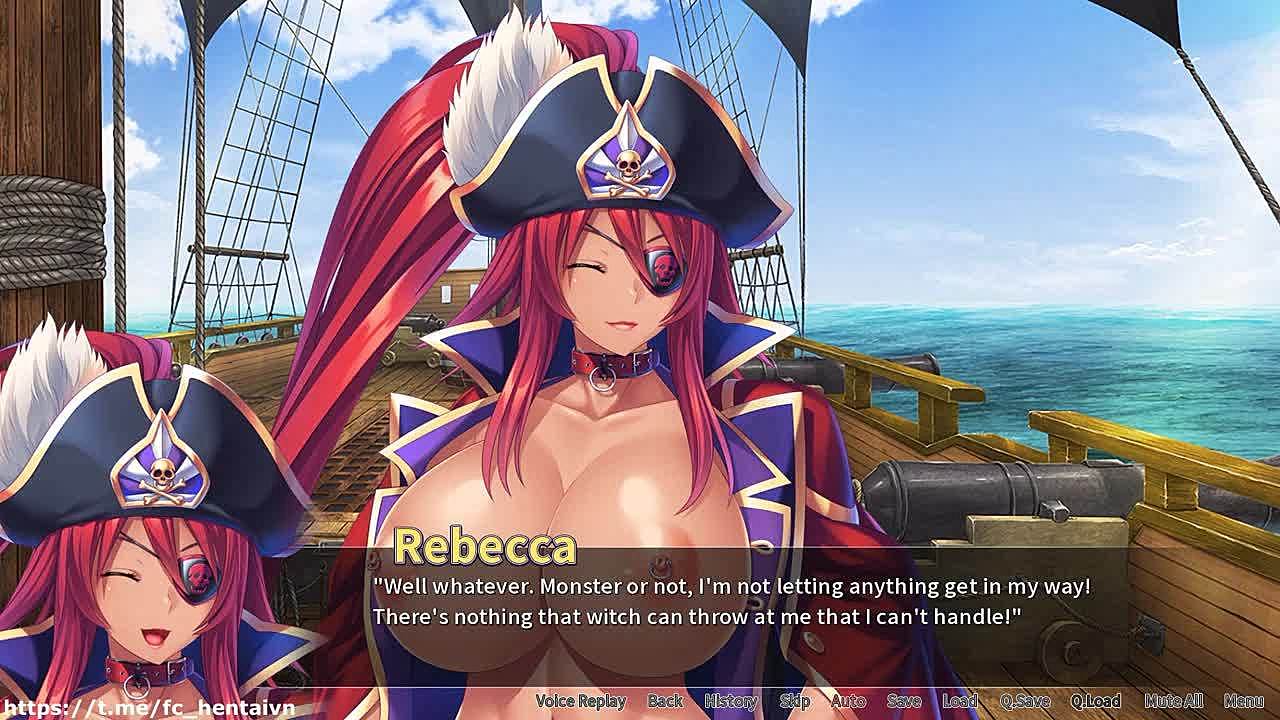Enable Auto dialogue advance
Viewport: 1280px width, 720px height.
848,701
